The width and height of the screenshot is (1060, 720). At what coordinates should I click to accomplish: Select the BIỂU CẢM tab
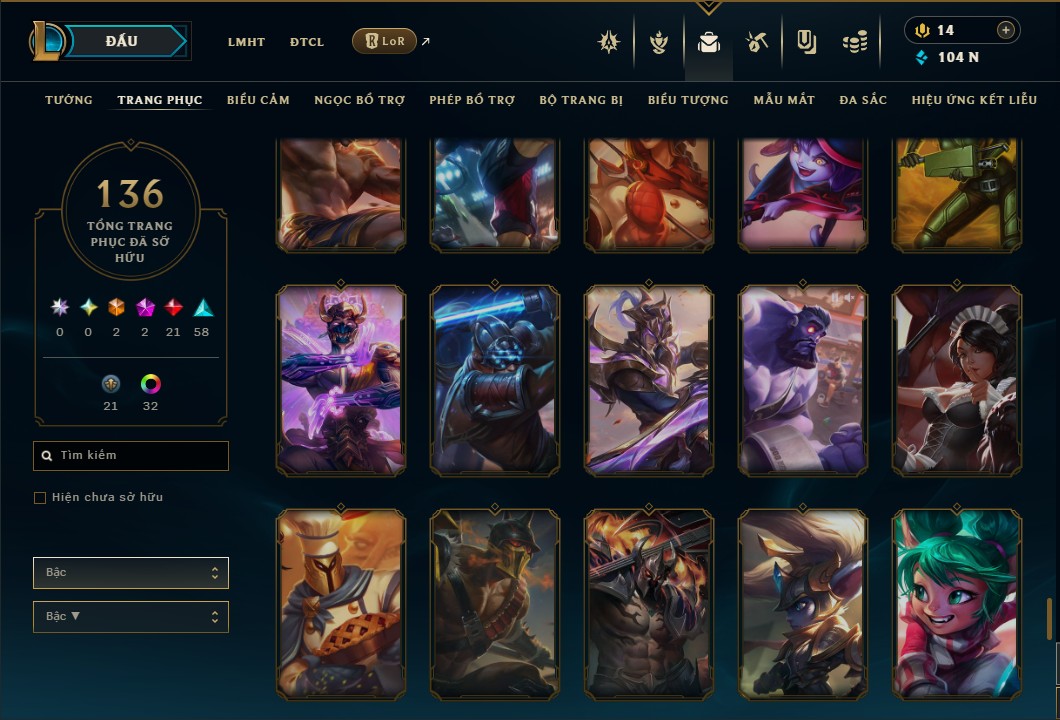258,100
